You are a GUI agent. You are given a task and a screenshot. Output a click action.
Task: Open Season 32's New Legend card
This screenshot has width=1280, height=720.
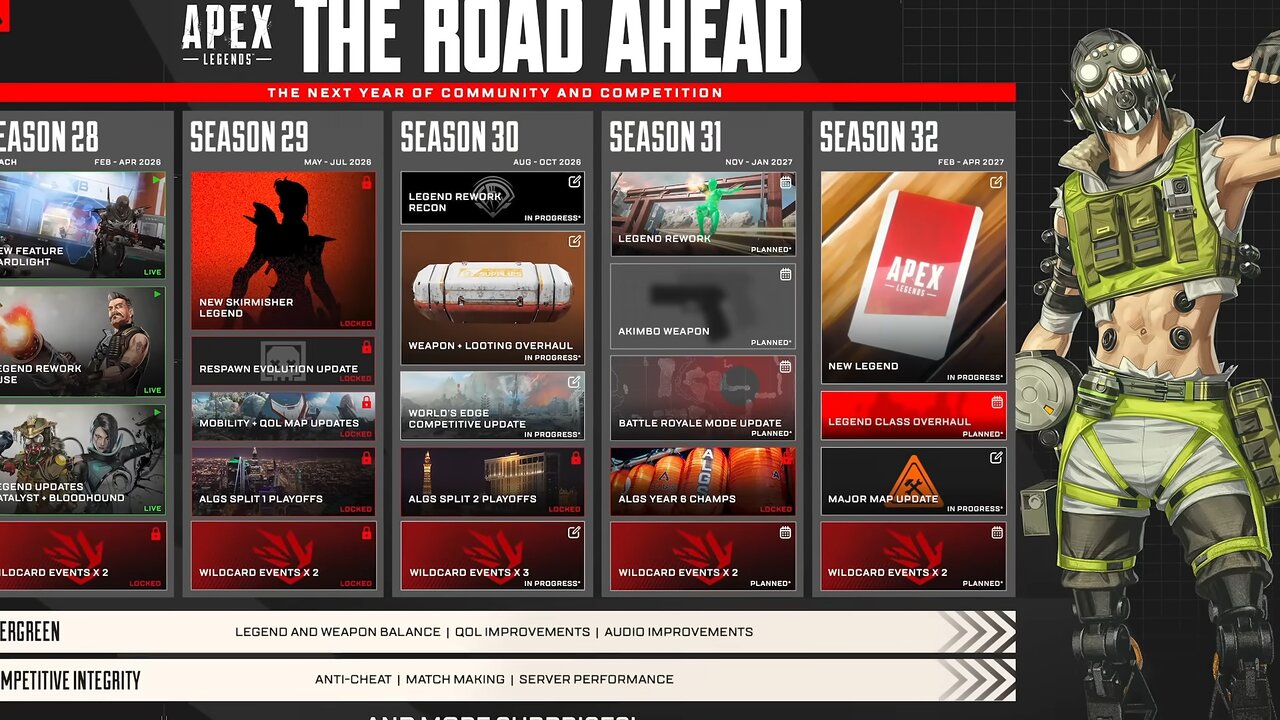tap(913, 277)
